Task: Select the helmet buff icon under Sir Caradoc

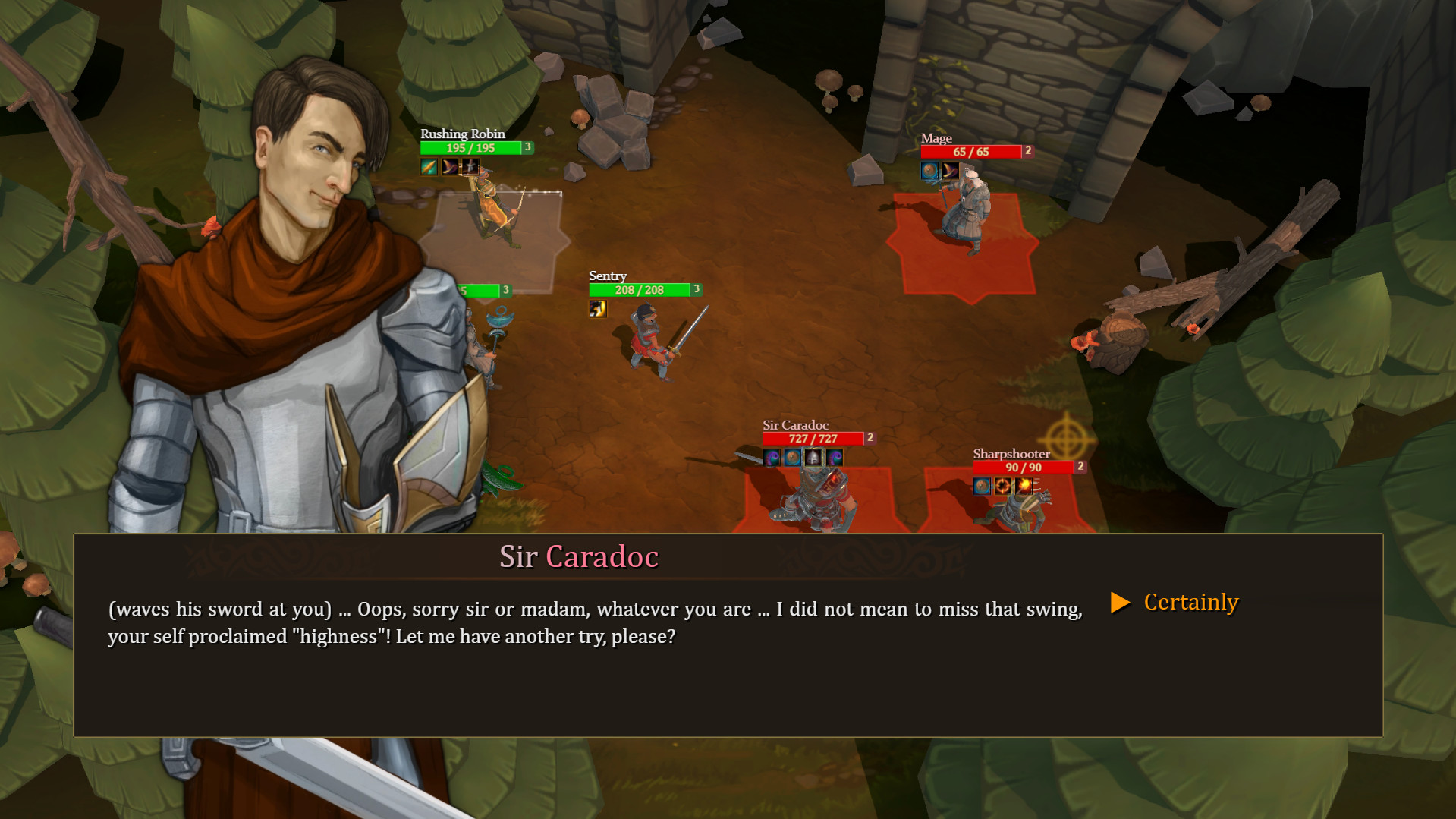Action: pos(813,457)
